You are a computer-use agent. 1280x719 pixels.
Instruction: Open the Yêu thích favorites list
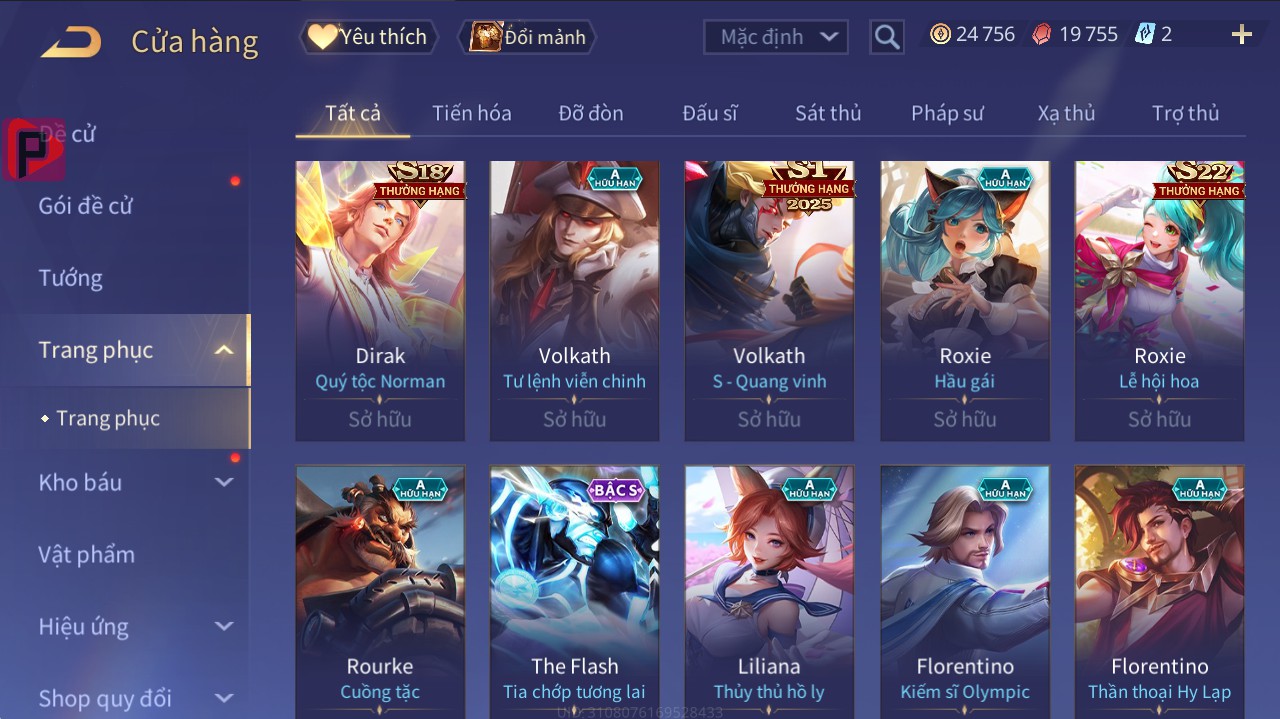(x=368, y=37)
